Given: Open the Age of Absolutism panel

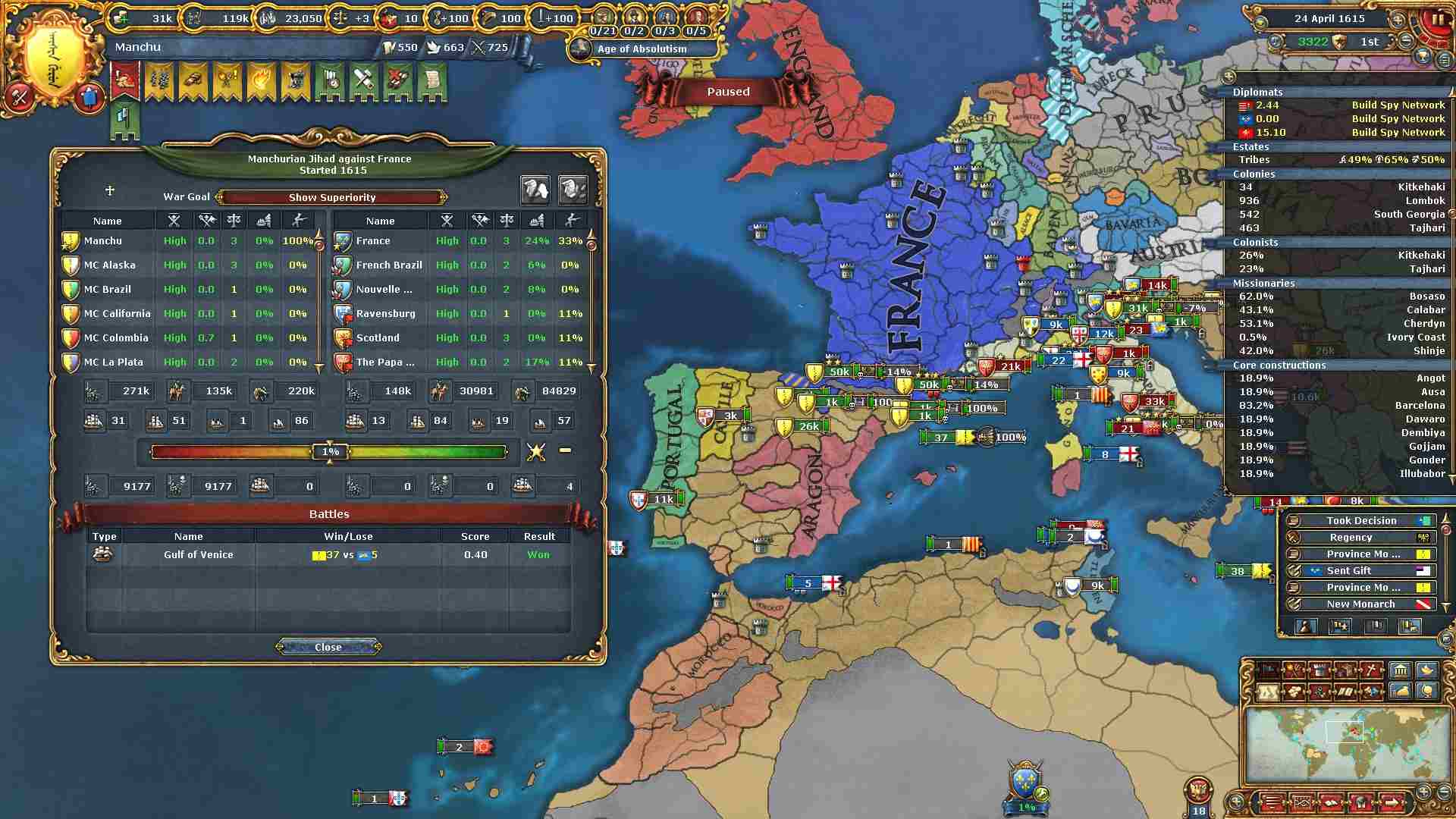Looking at the screenshot, I should (x=642, y=49).
